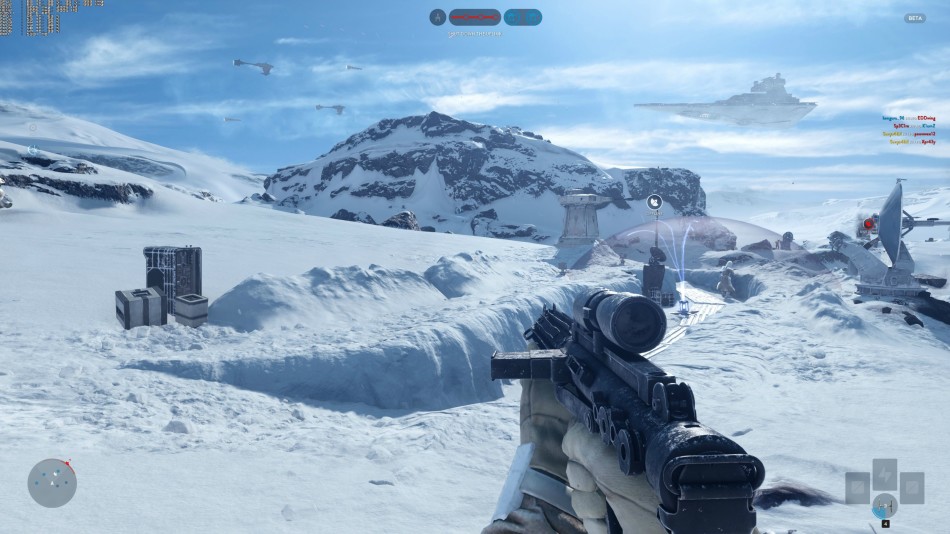Click the circular radar minimap
The width and height of the screenshot is (950, 534).
point(52,482)
